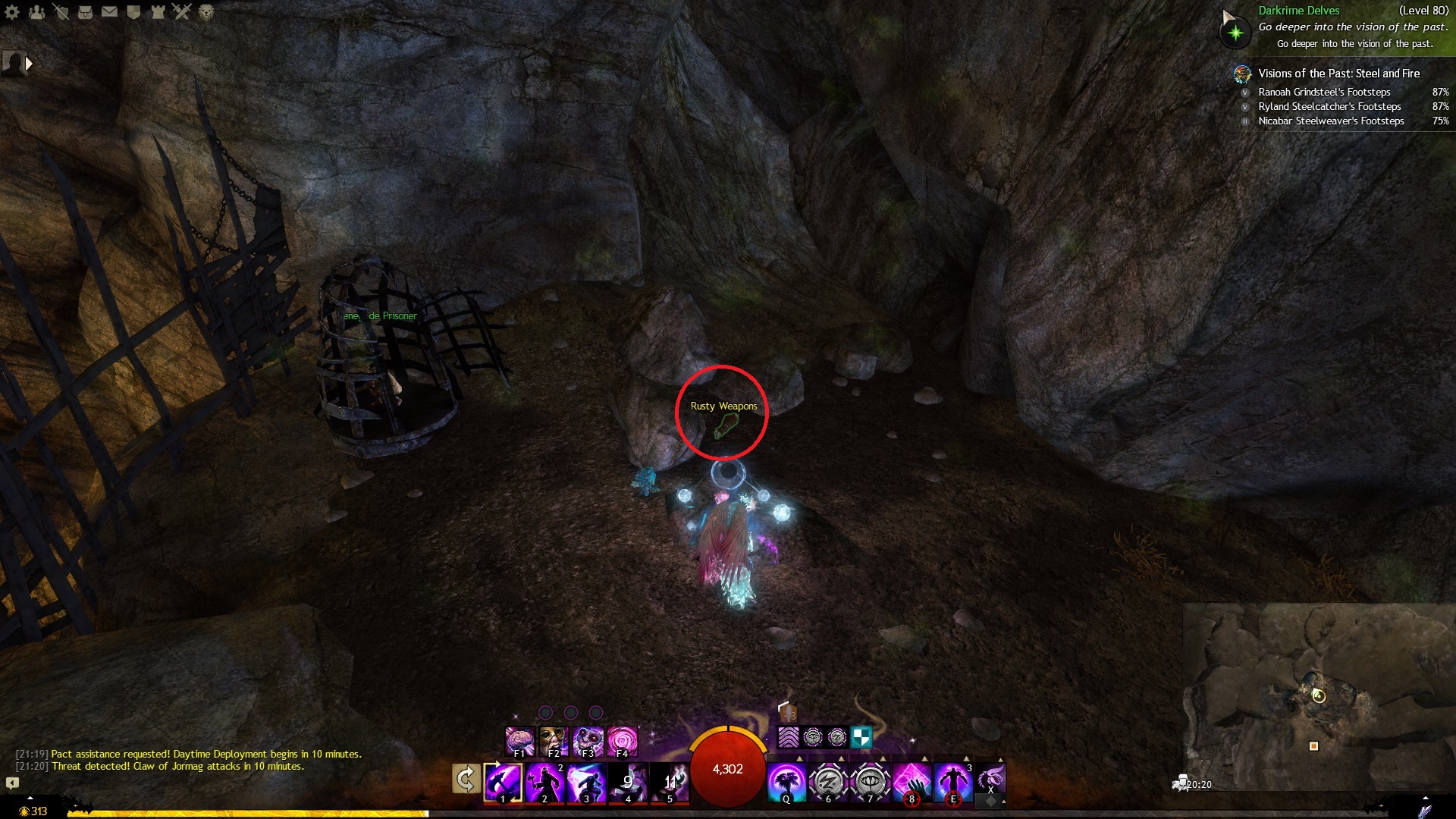Open the contacts and party panel

[x=36, y=12]
